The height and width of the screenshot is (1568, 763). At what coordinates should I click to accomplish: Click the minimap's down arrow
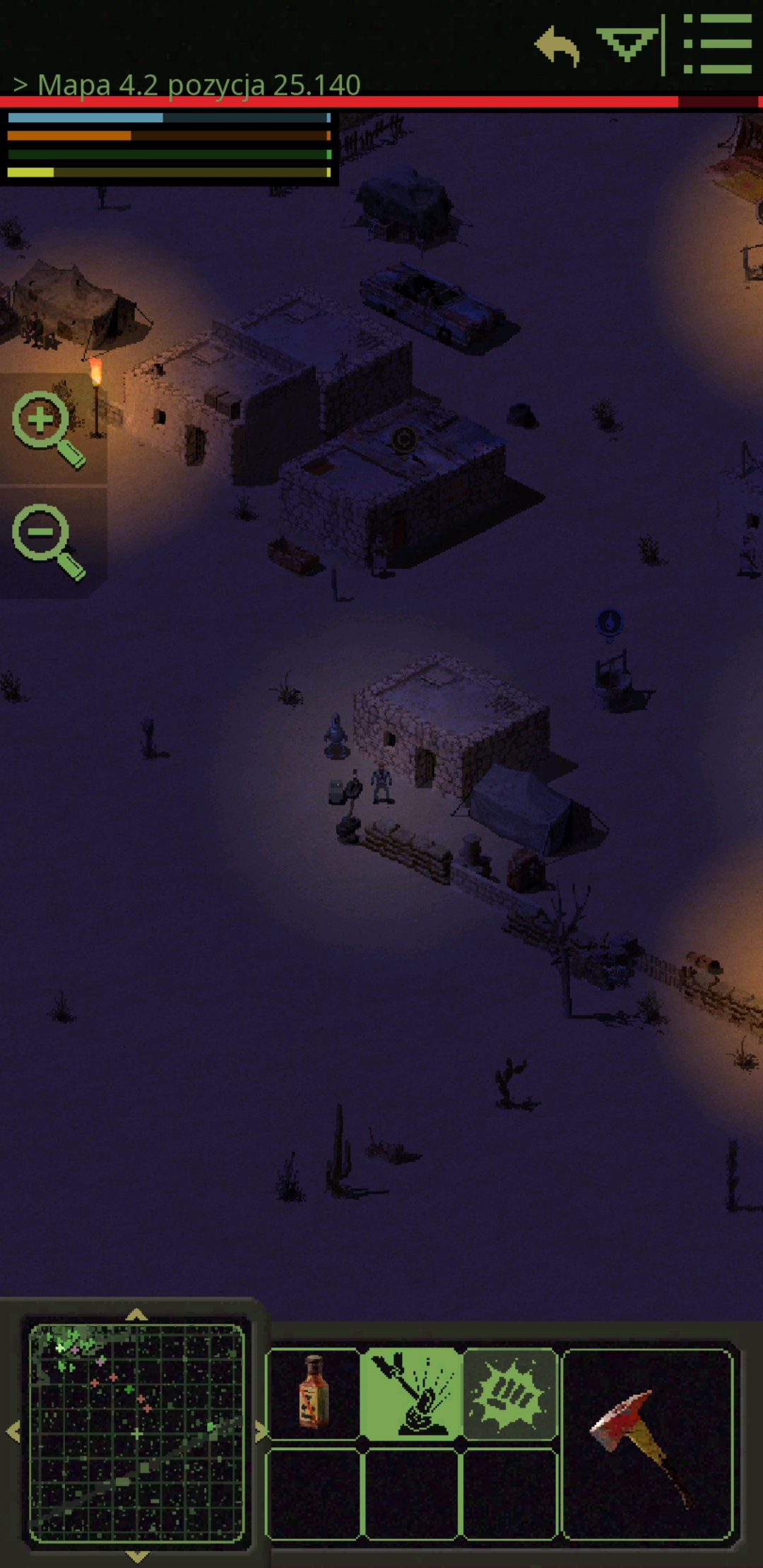pos(136,1556)
